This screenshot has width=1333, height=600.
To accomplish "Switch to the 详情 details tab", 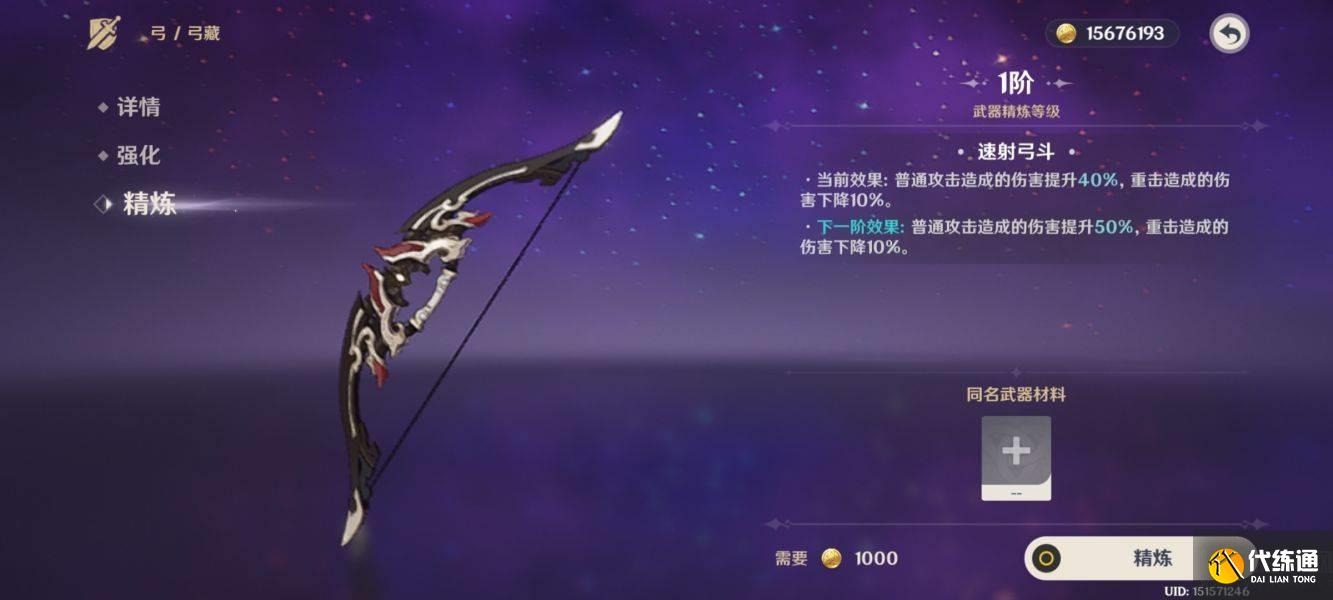I will click(137, 107).
